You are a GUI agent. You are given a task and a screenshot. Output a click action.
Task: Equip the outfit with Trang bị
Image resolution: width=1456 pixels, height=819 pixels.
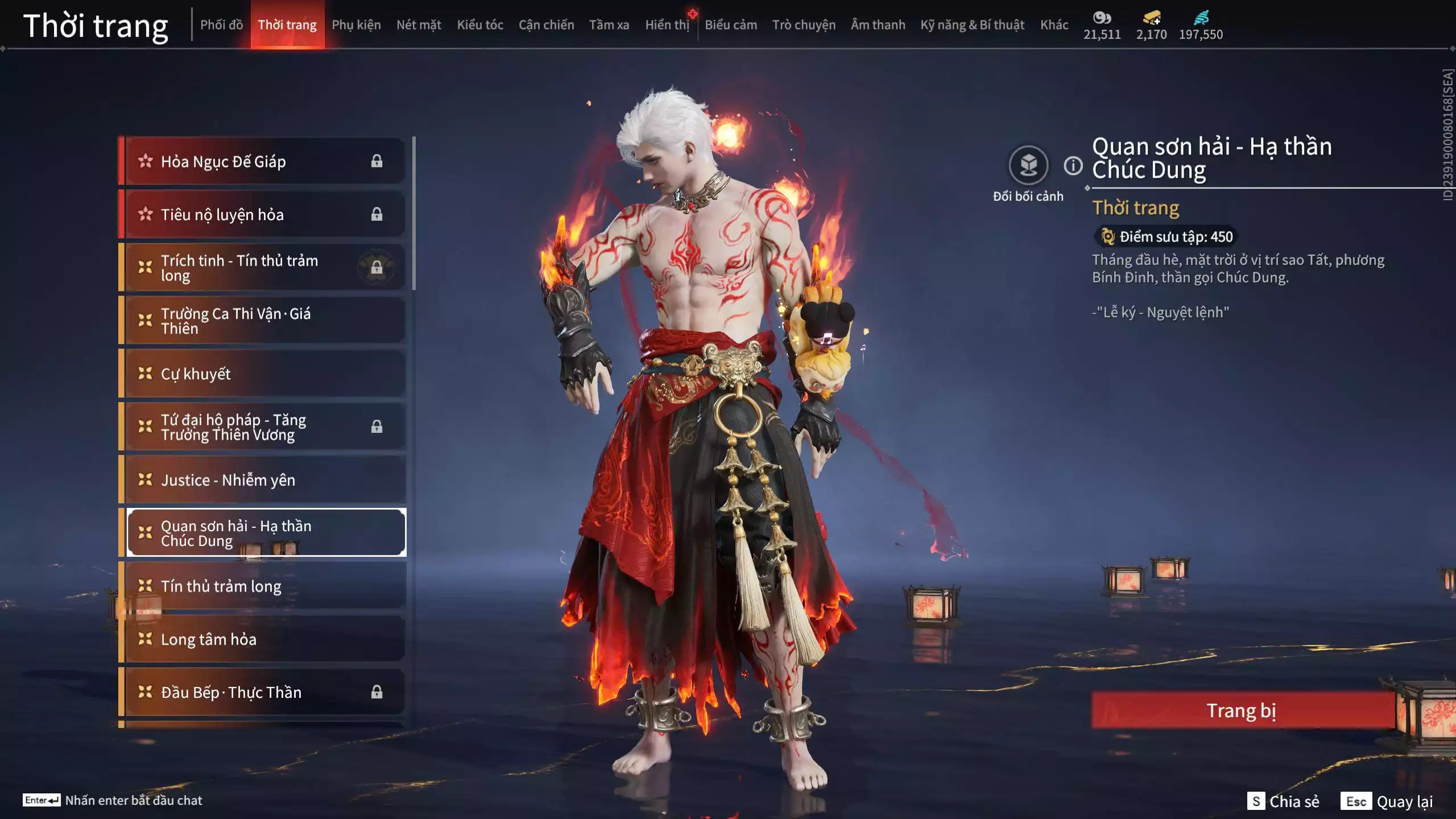(1242, 711)
